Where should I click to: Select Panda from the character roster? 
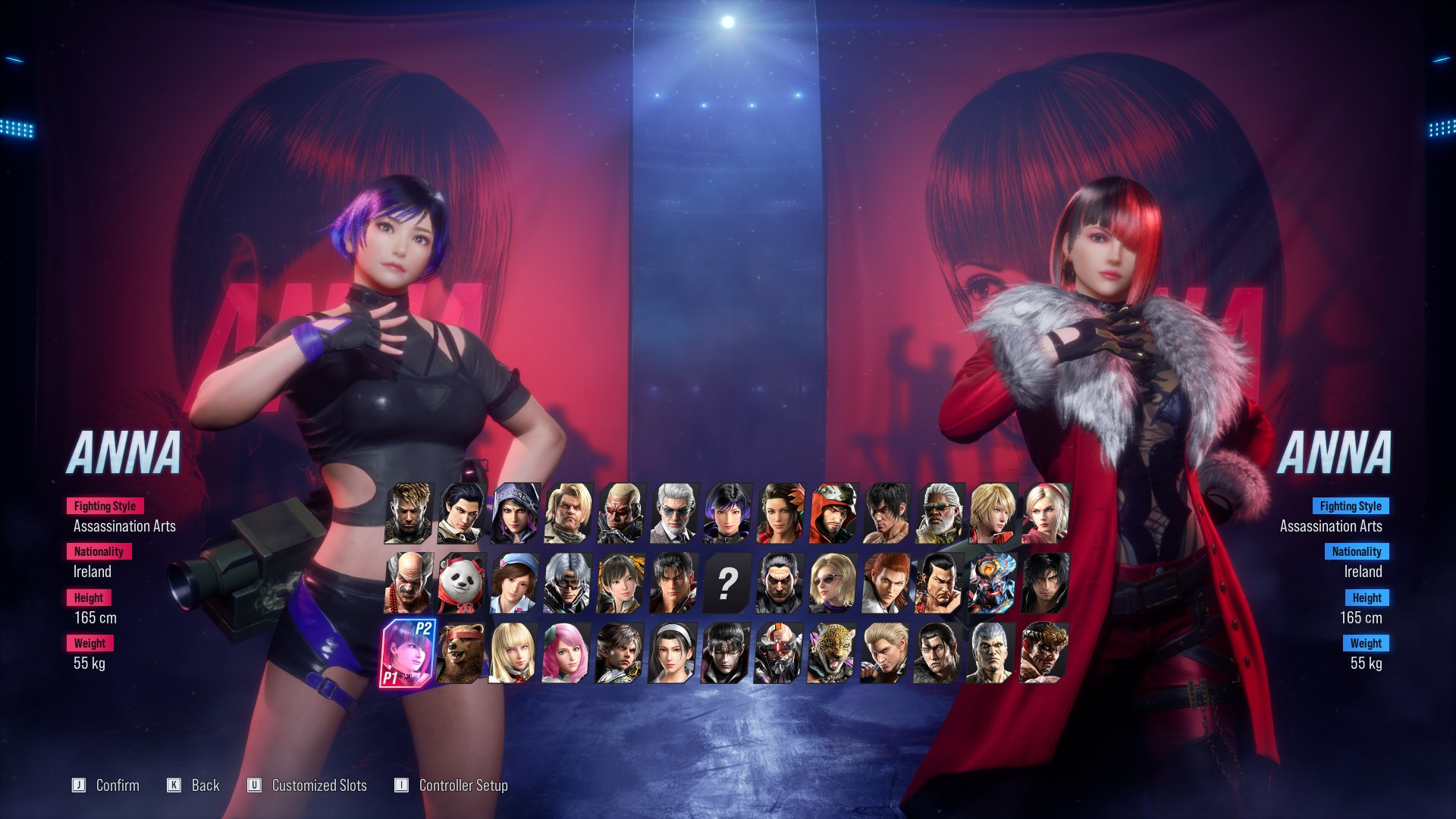pyautogui.click(x=461, y=582)
